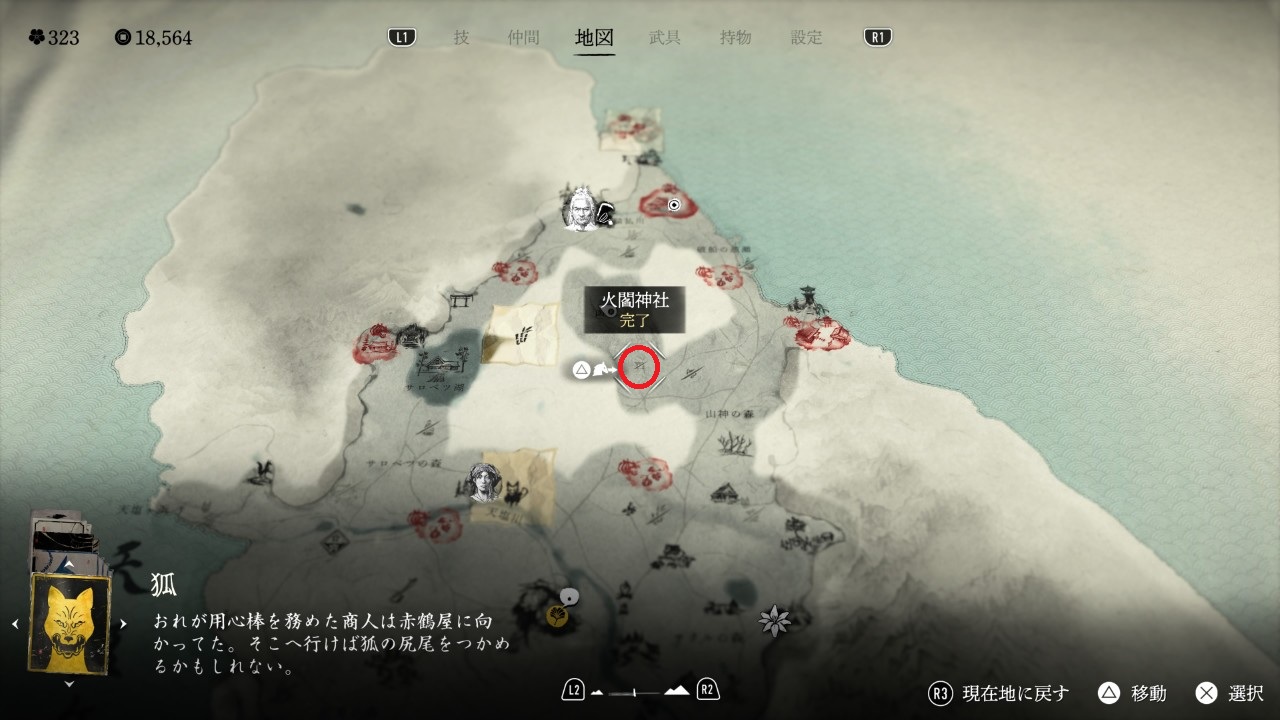The height and width of the screenshot is (720, 1280).
Task: Select the old man portrait map marker
Action: pyautogui.click(x=580, y=207)
